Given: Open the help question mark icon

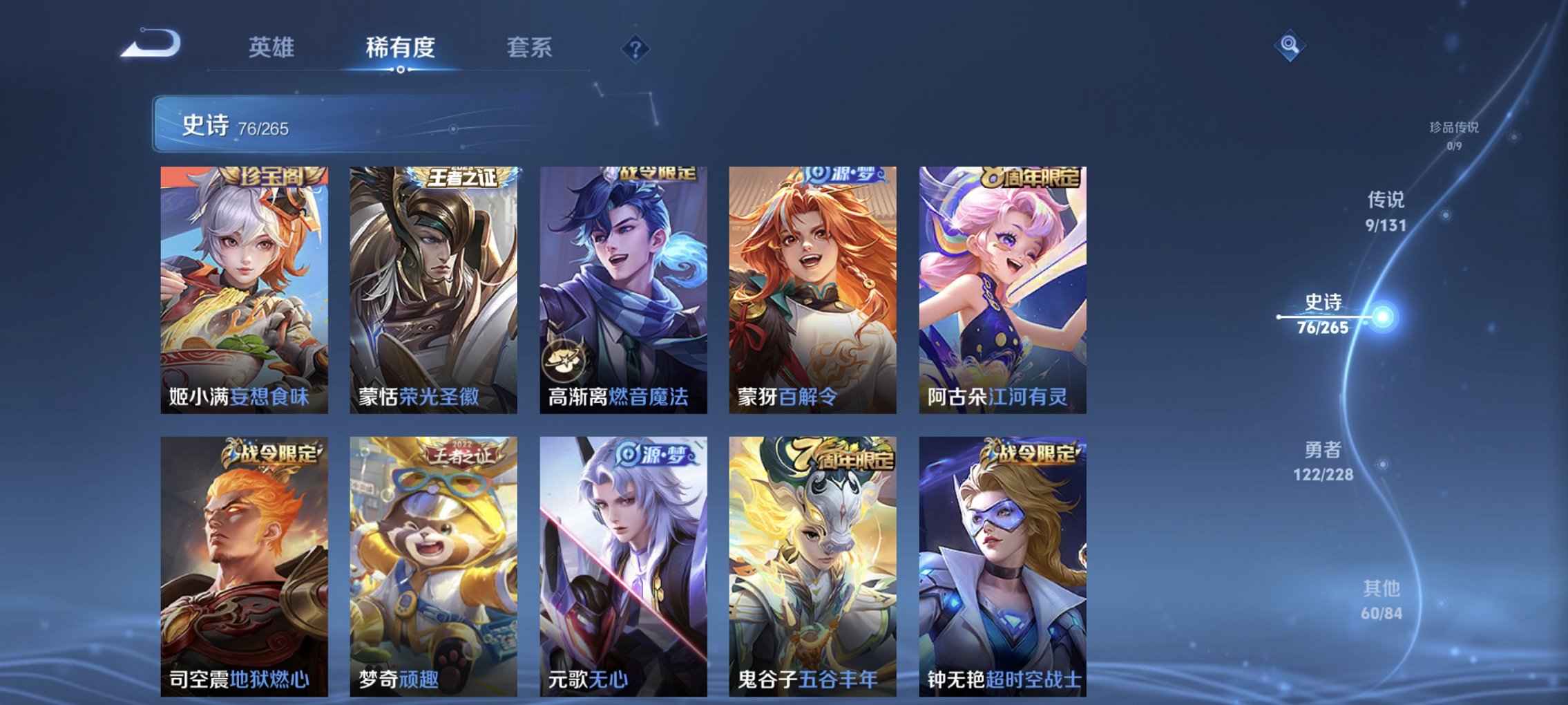Looking at the screenshot, I should coord(637,48).
